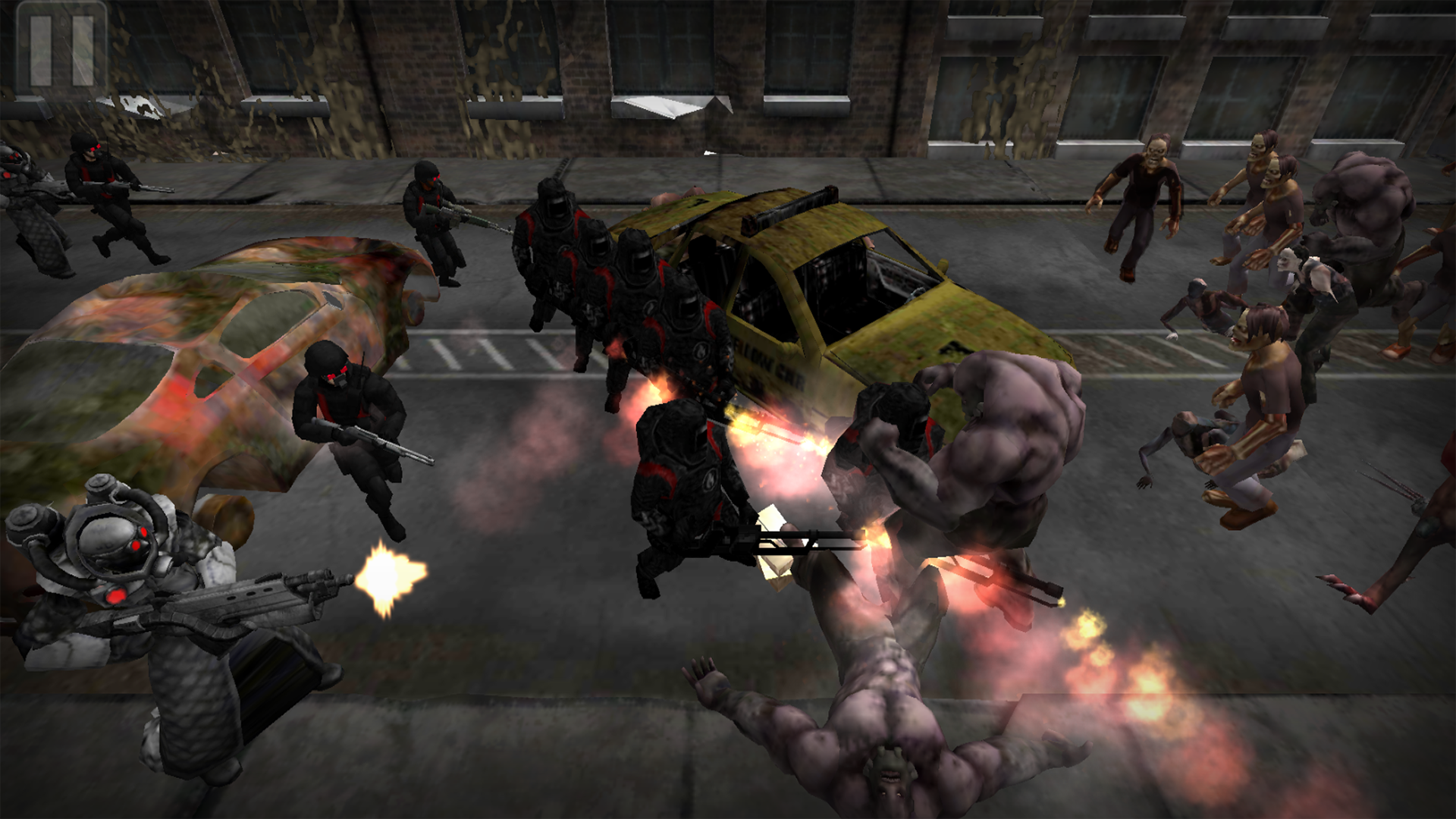Click the soldier firing into the taxi
The image size is (1456, 819).
682,470
